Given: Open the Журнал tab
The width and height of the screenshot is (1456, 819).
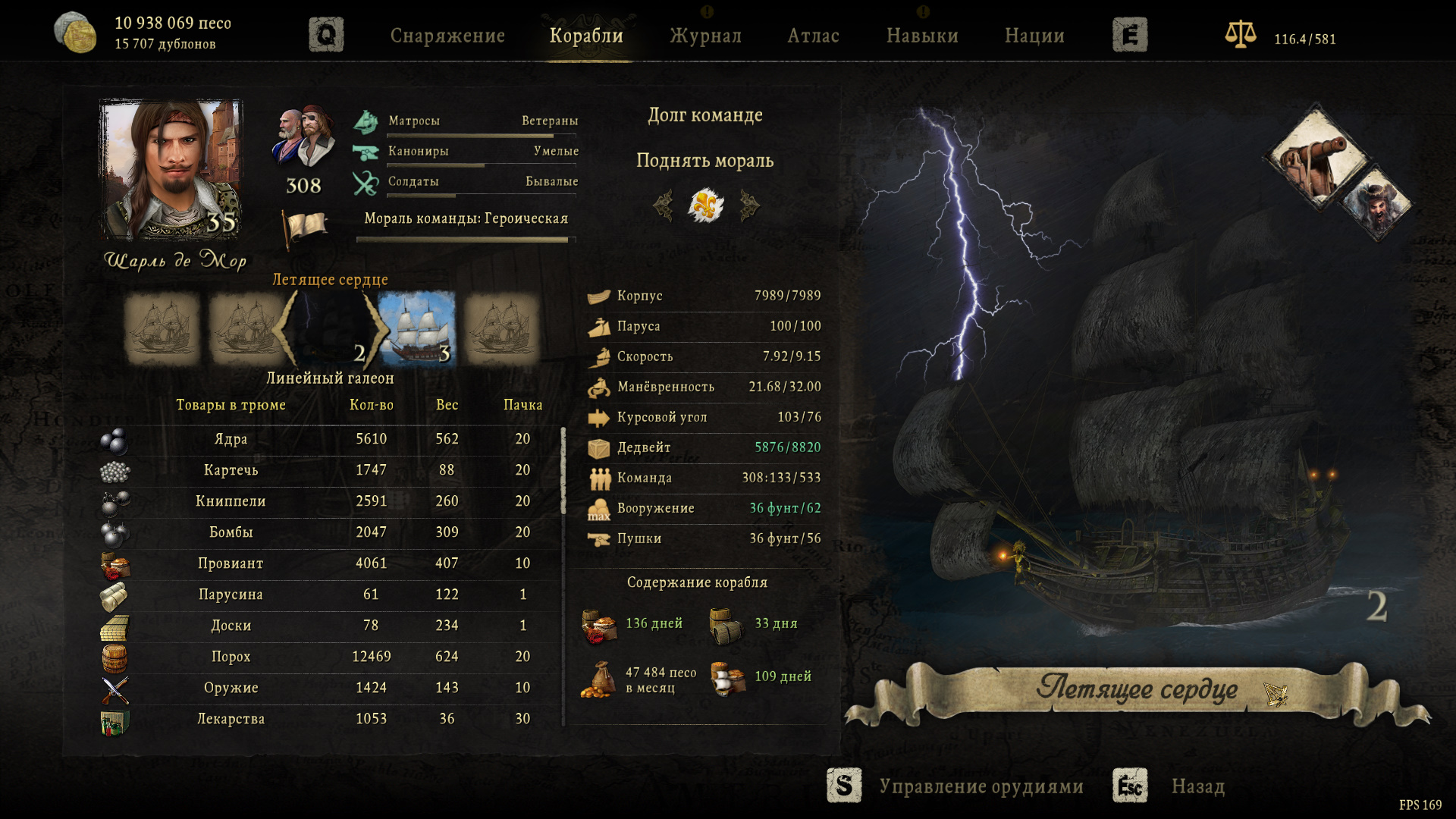Looking at the screenshot, I should tap(705, 36).
